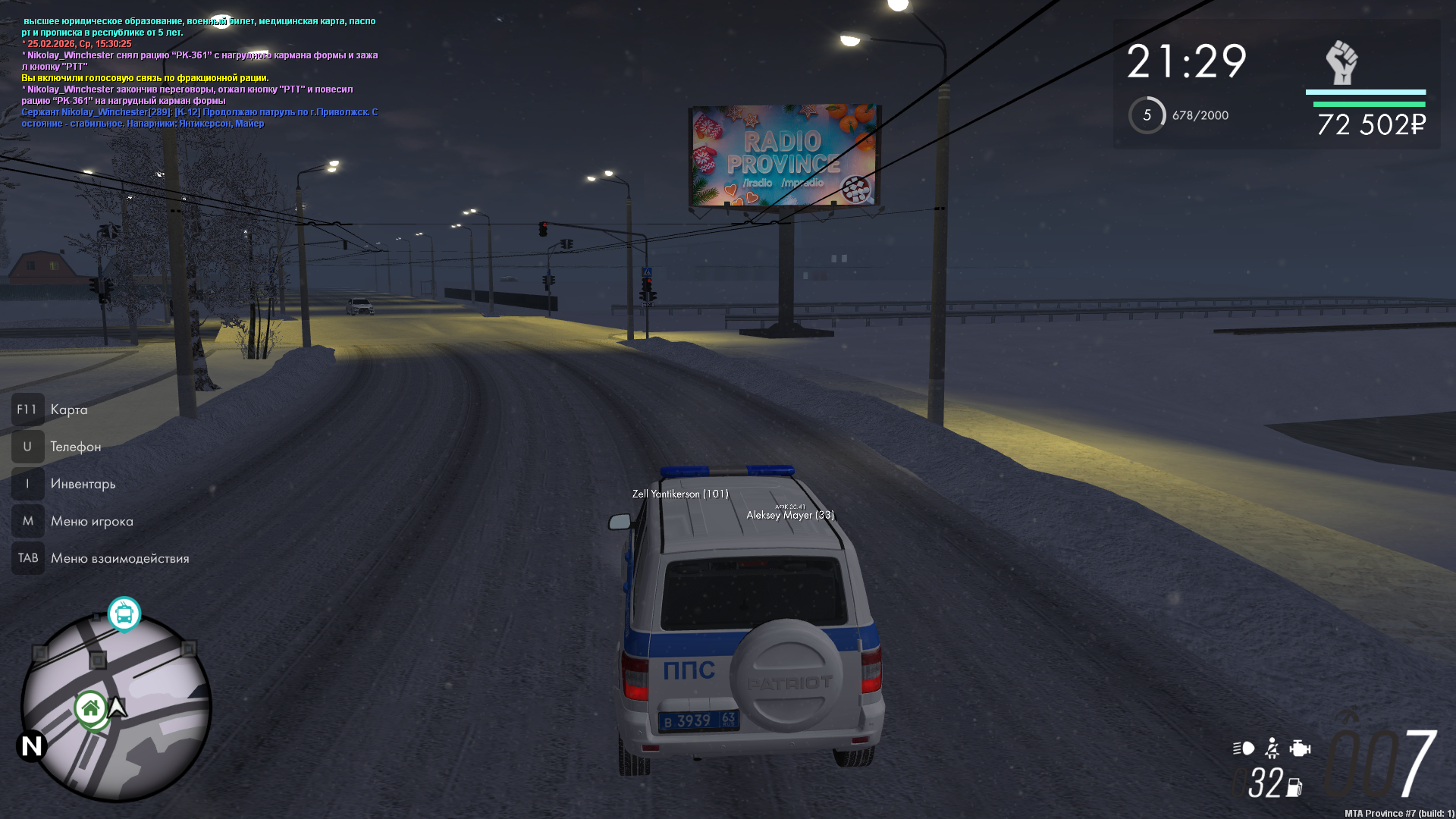Screen dimensions: 1456x819
Task: Select the fist weapon icon
Action: (x=1341, y=63)
